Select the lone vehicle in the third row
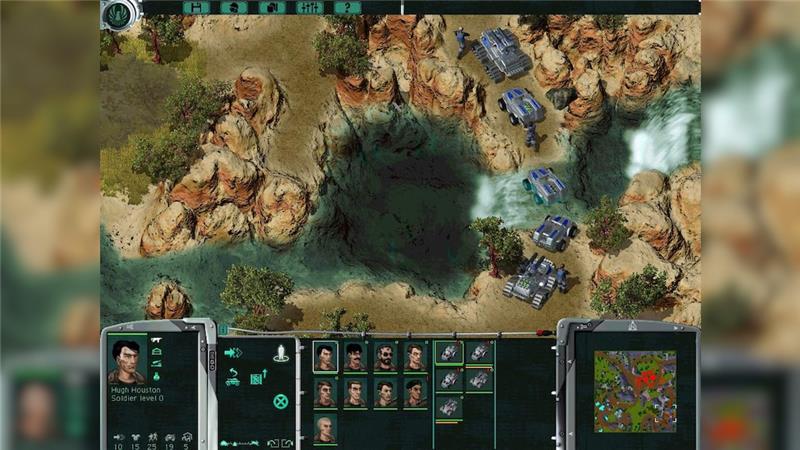800x450 pixels. [449, 407]
